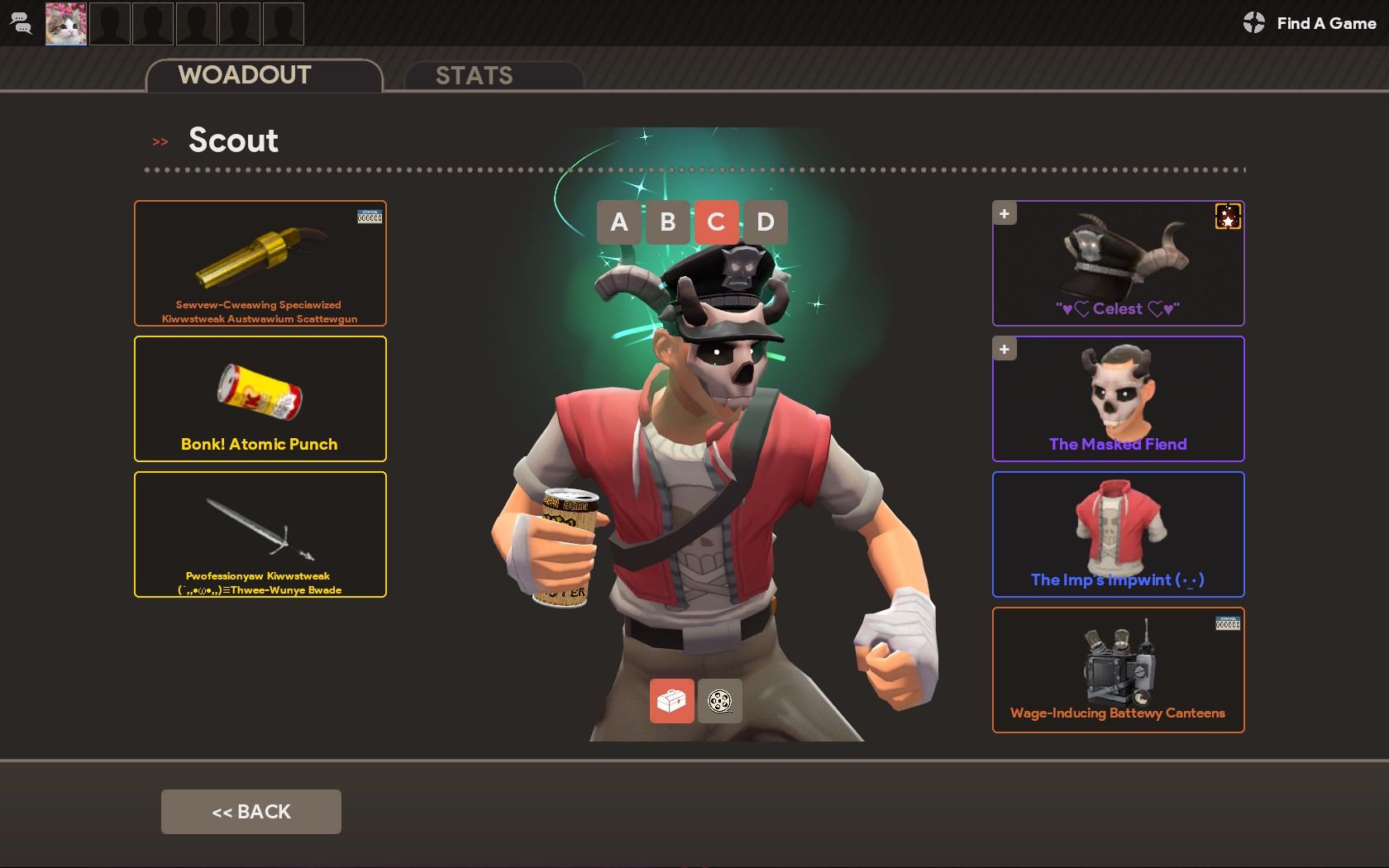This screenshot has height=868, width=1389.
Task: Click the plus expander on The Masked Fiend slot
Action: pyautogui.click(x=1004, y=349)
